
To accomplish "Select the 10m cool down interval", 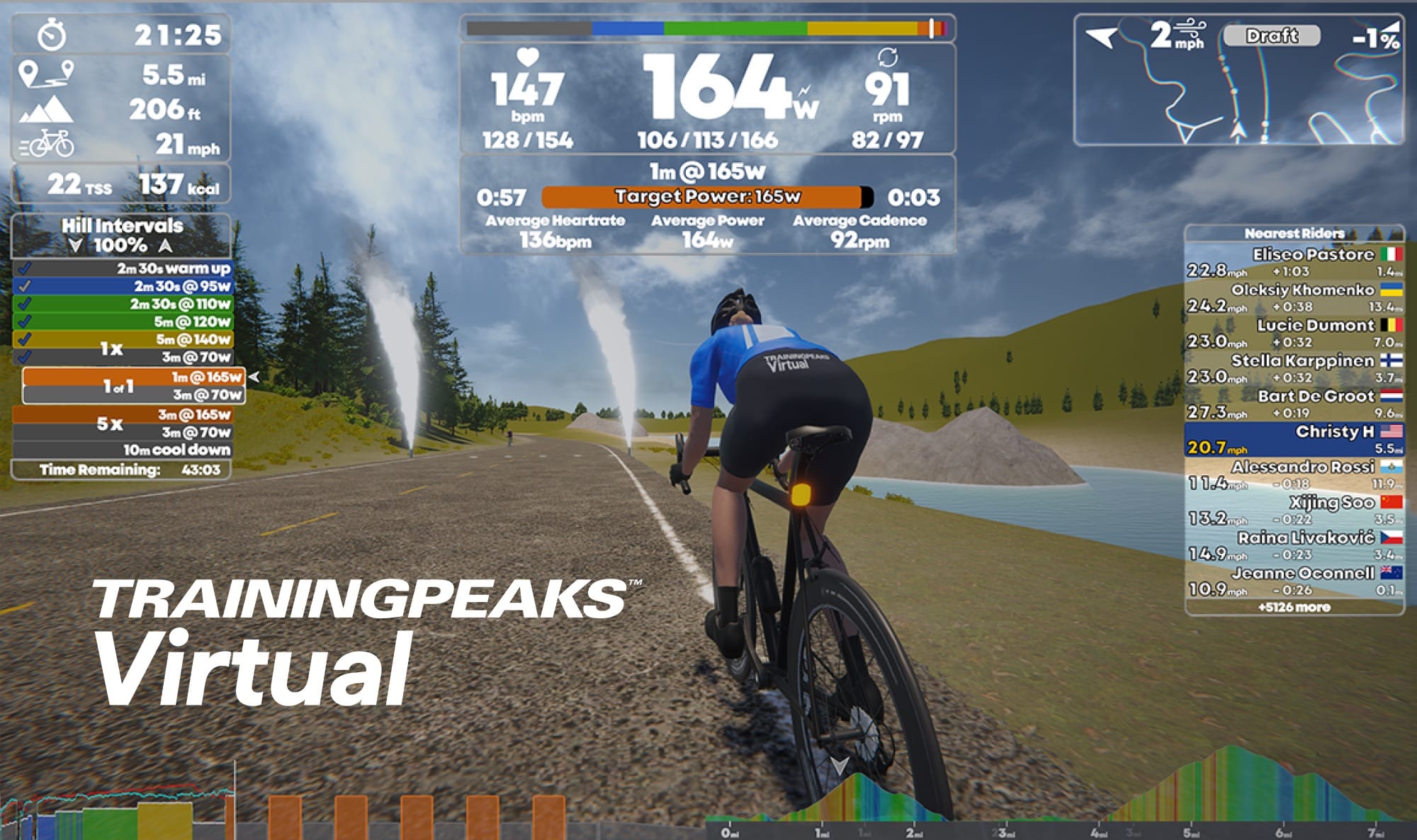I will 122,450.
